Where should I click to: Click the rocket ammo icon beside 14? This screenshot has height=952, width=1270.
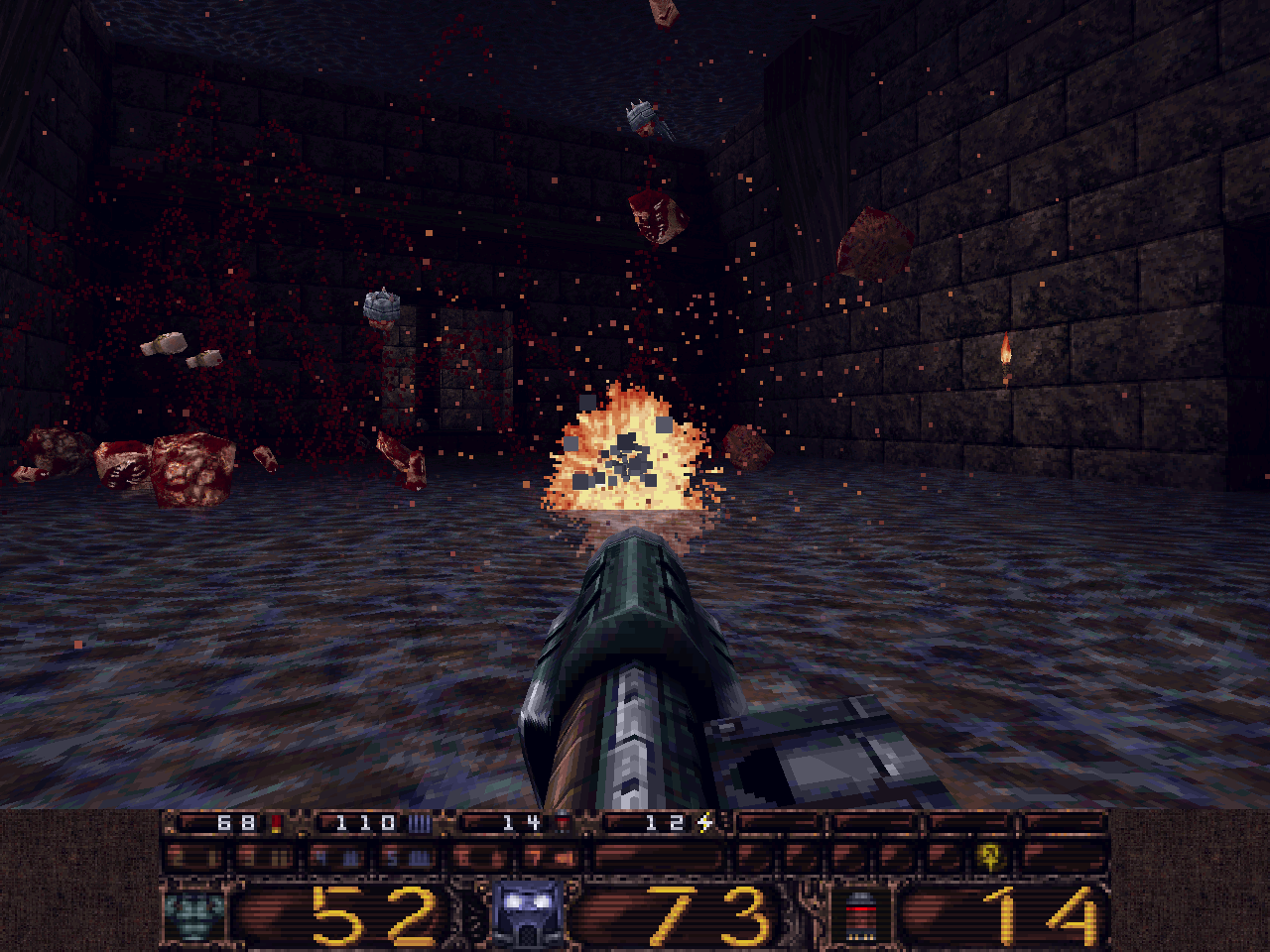pos(860,914)
